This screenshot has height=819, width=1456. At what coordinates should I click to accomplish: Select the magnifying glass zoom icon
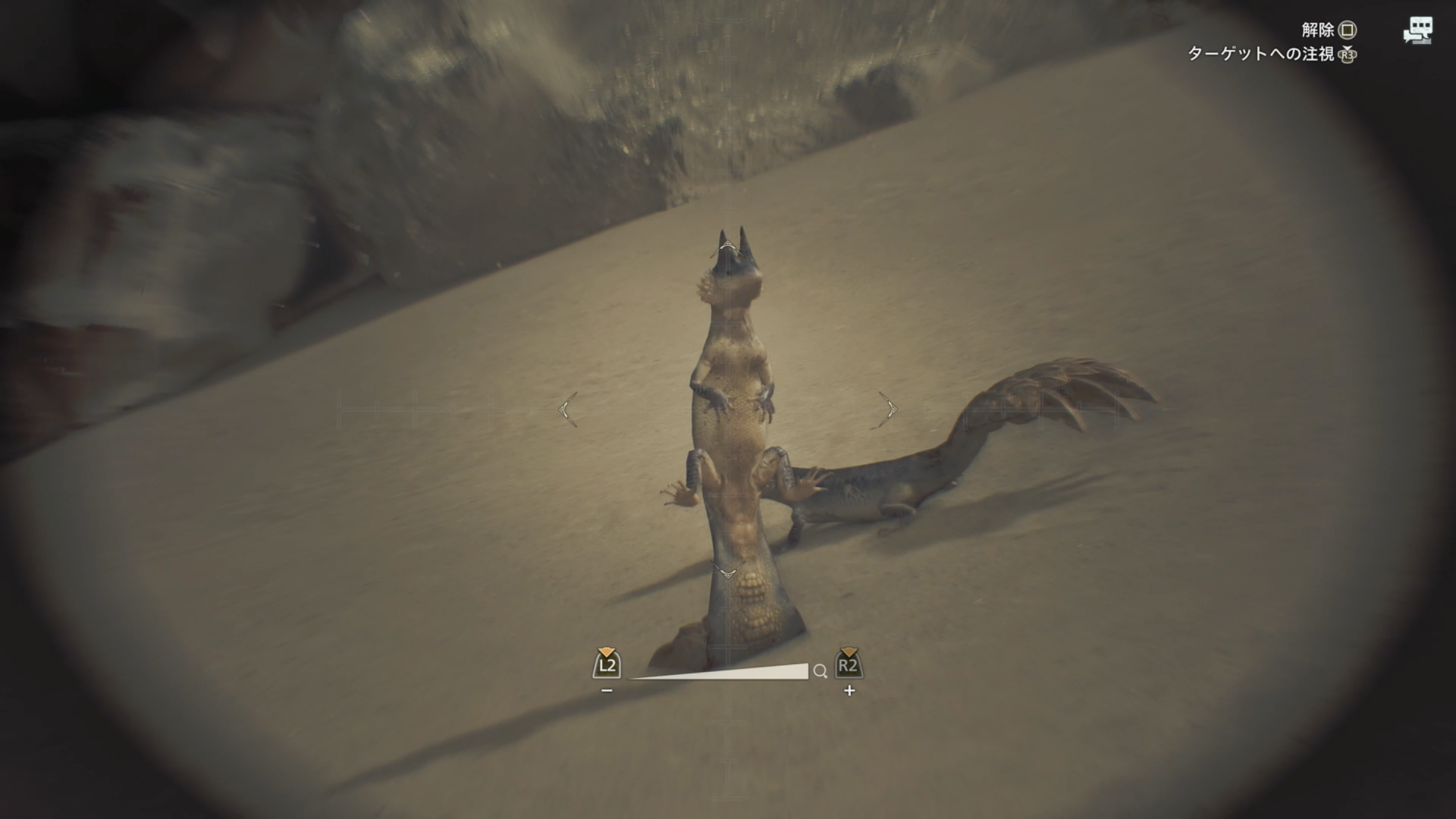tap(821, 672)
